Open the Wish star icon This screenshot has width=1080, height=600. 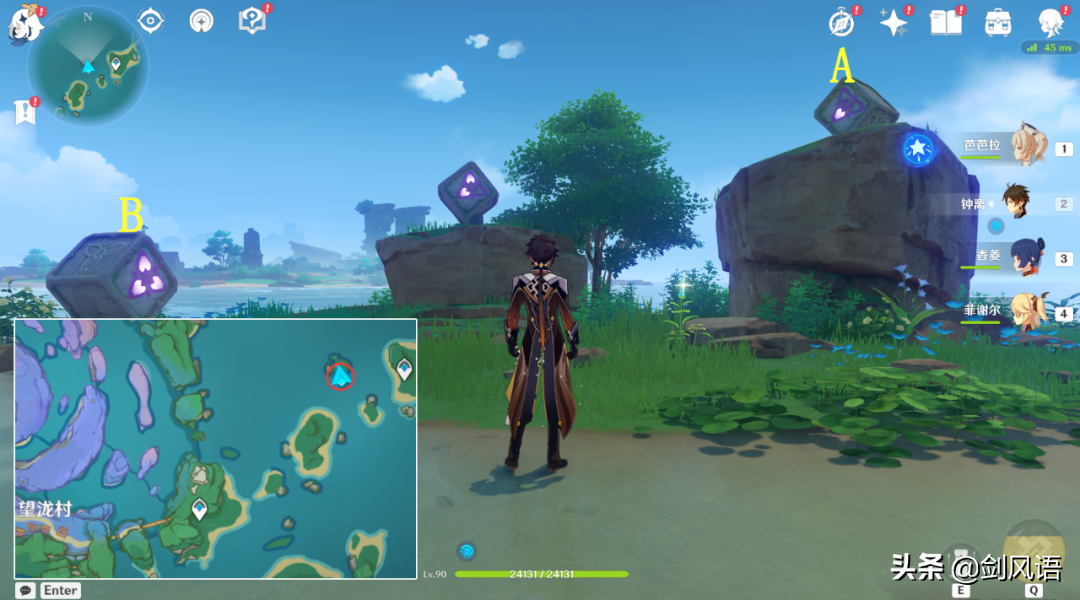[892, 22]
